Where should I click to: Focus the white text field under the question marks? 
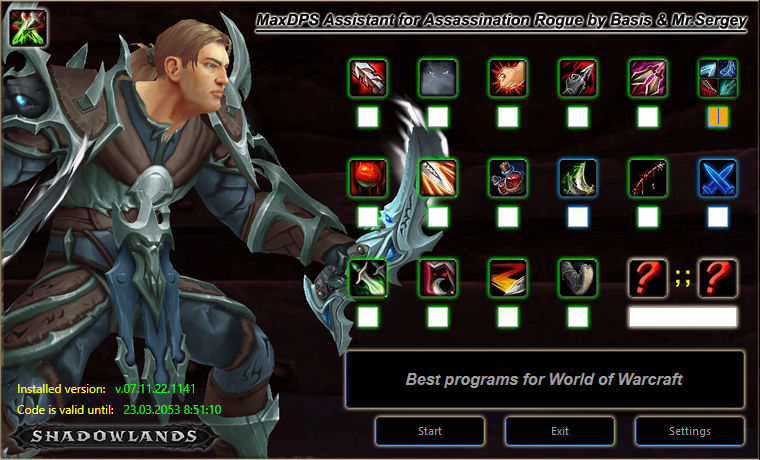pos(683,317)
